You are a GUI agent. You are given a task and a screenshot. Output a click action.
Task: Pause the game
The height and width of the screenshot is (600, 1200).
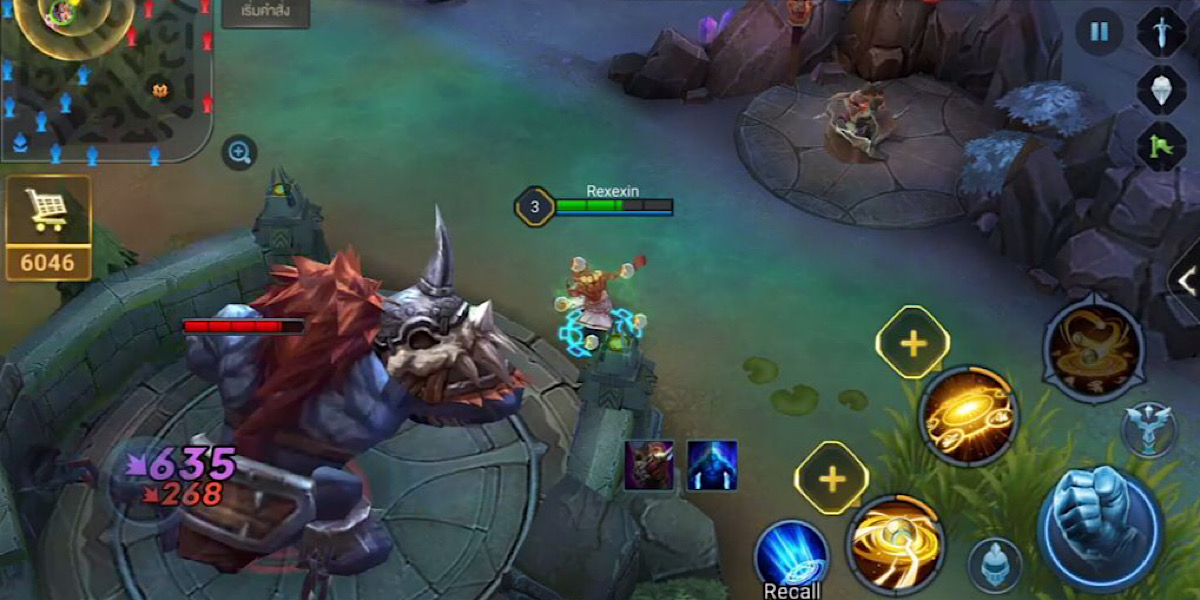(1099, 31)
